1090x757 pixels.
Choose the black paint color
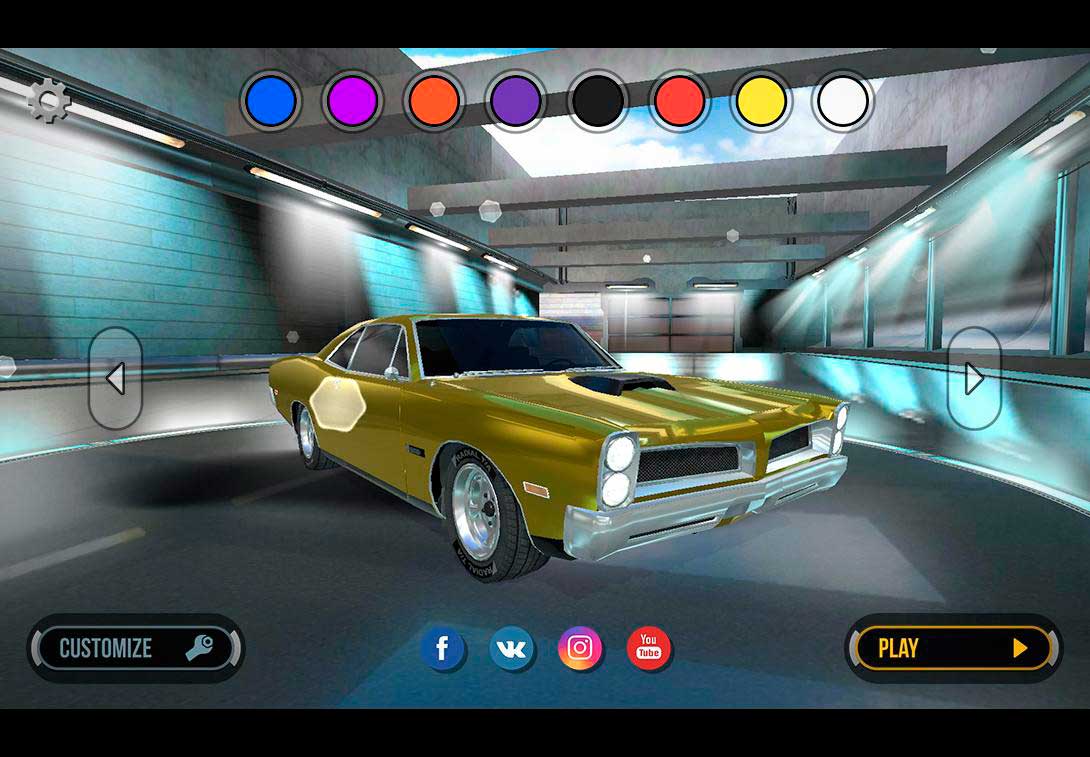(x=598, y=101)
